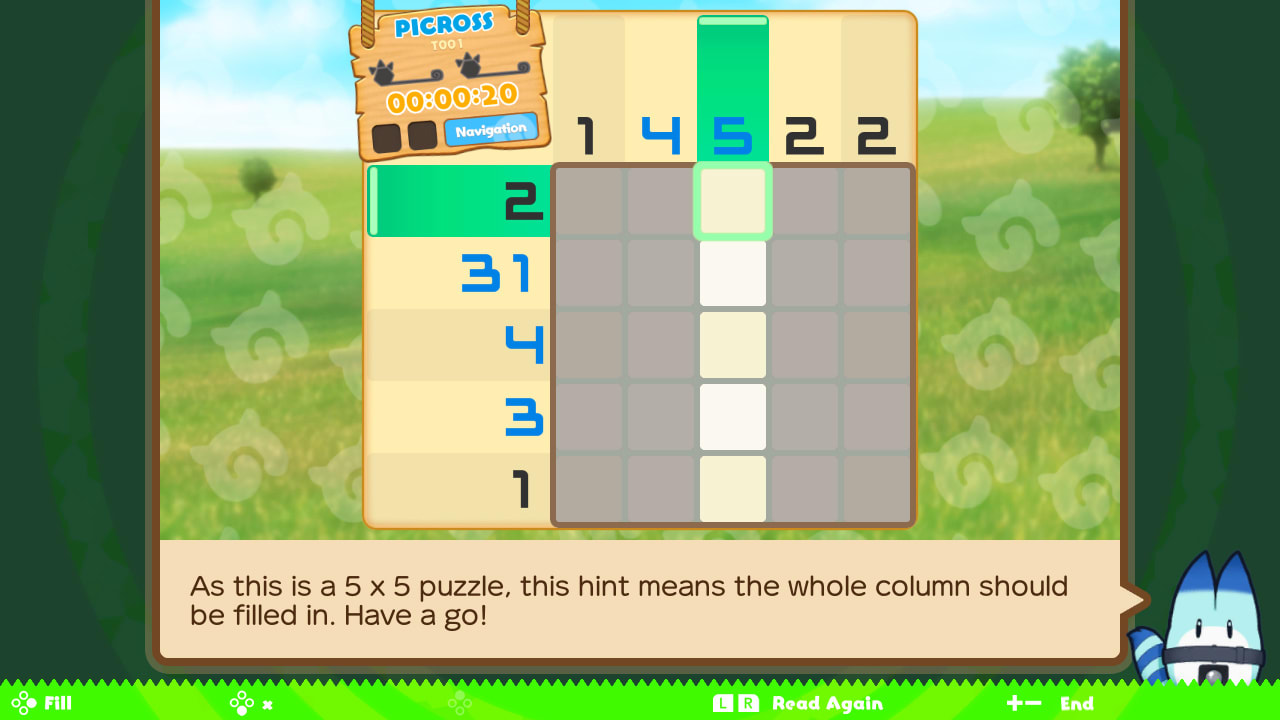Viewport: 1280px width, 720px height.
Task: Click the End label to quit puzzle
Action: (1078, 703)
